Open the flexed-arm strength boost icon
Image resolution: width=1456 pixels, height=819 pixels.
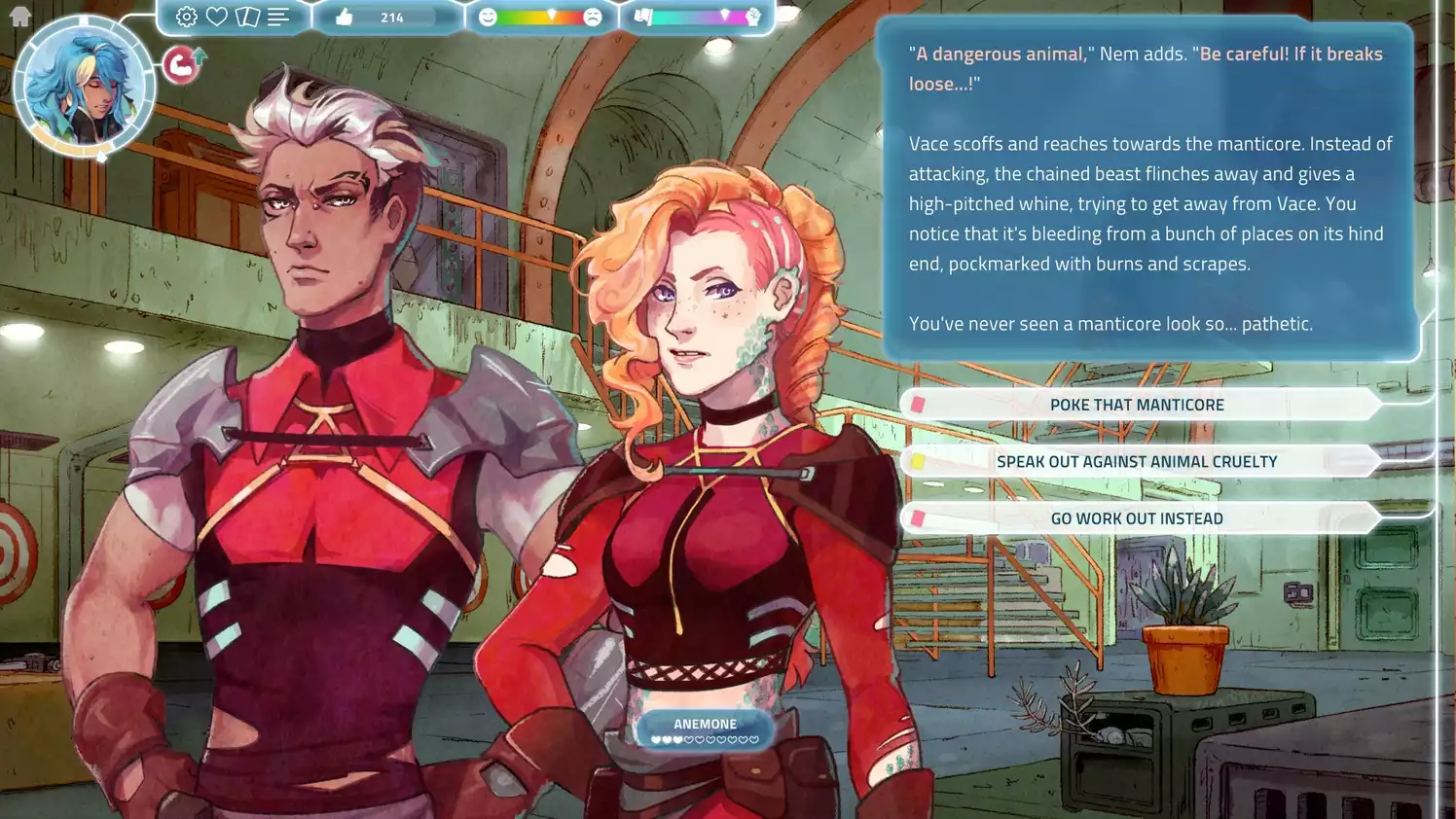tap(181, 64)
